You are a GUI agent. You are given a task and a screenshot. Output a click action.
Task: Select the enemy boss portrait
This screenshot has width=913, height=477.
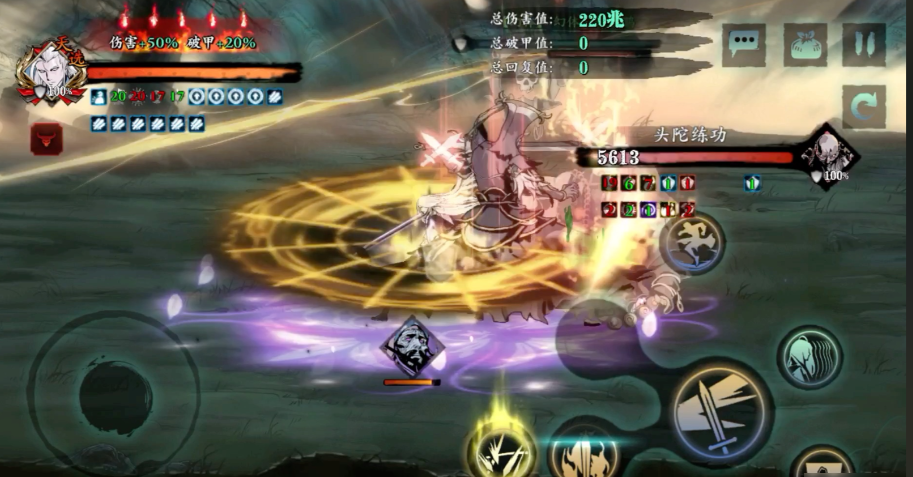click(829, 157)
